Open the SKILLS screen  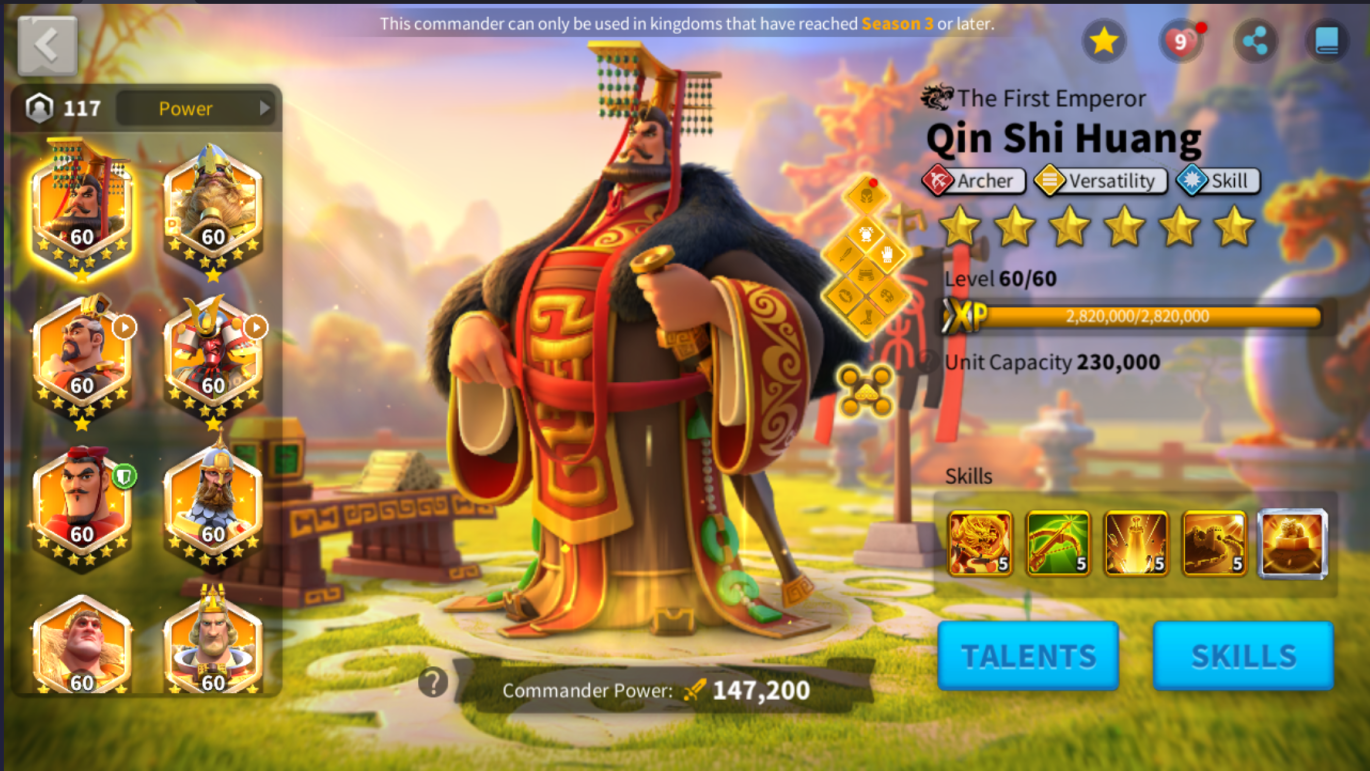(x=1243, y=655)
